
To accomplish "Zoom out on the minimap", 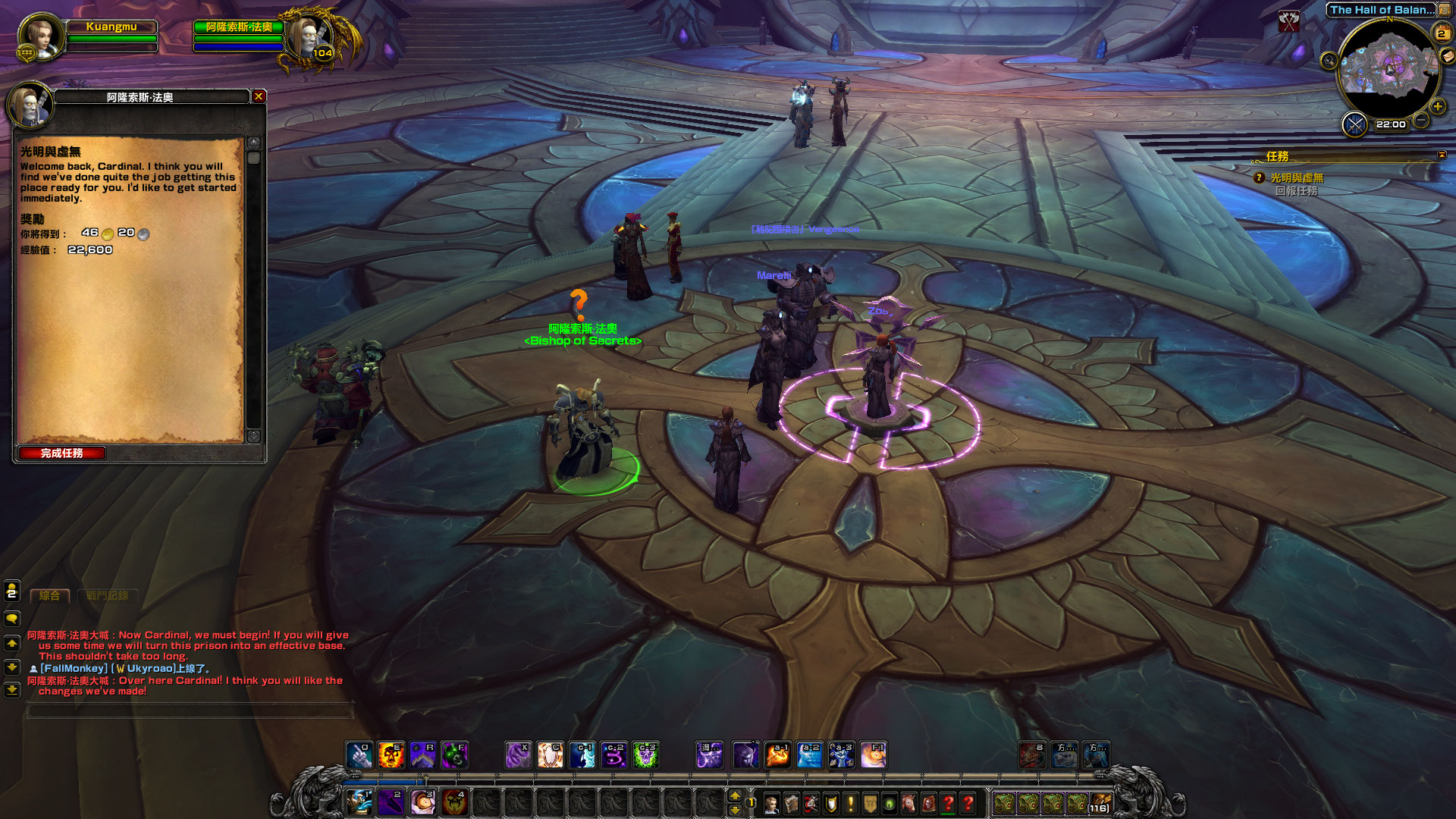I will coord(1421,120).
